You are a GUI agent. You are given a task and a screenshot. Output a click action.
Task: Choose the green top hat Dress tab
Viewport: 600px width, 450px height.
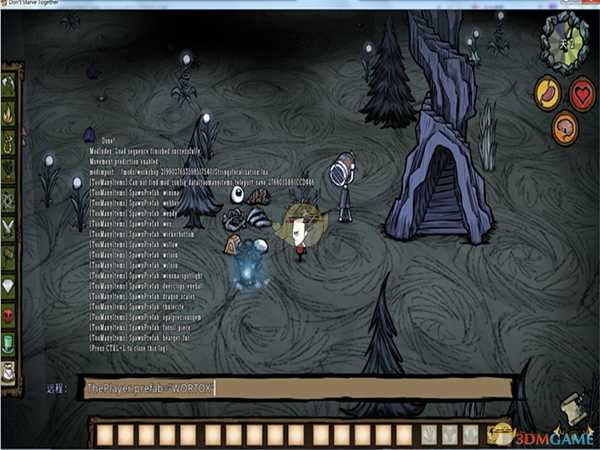click(x=10, y=343)
